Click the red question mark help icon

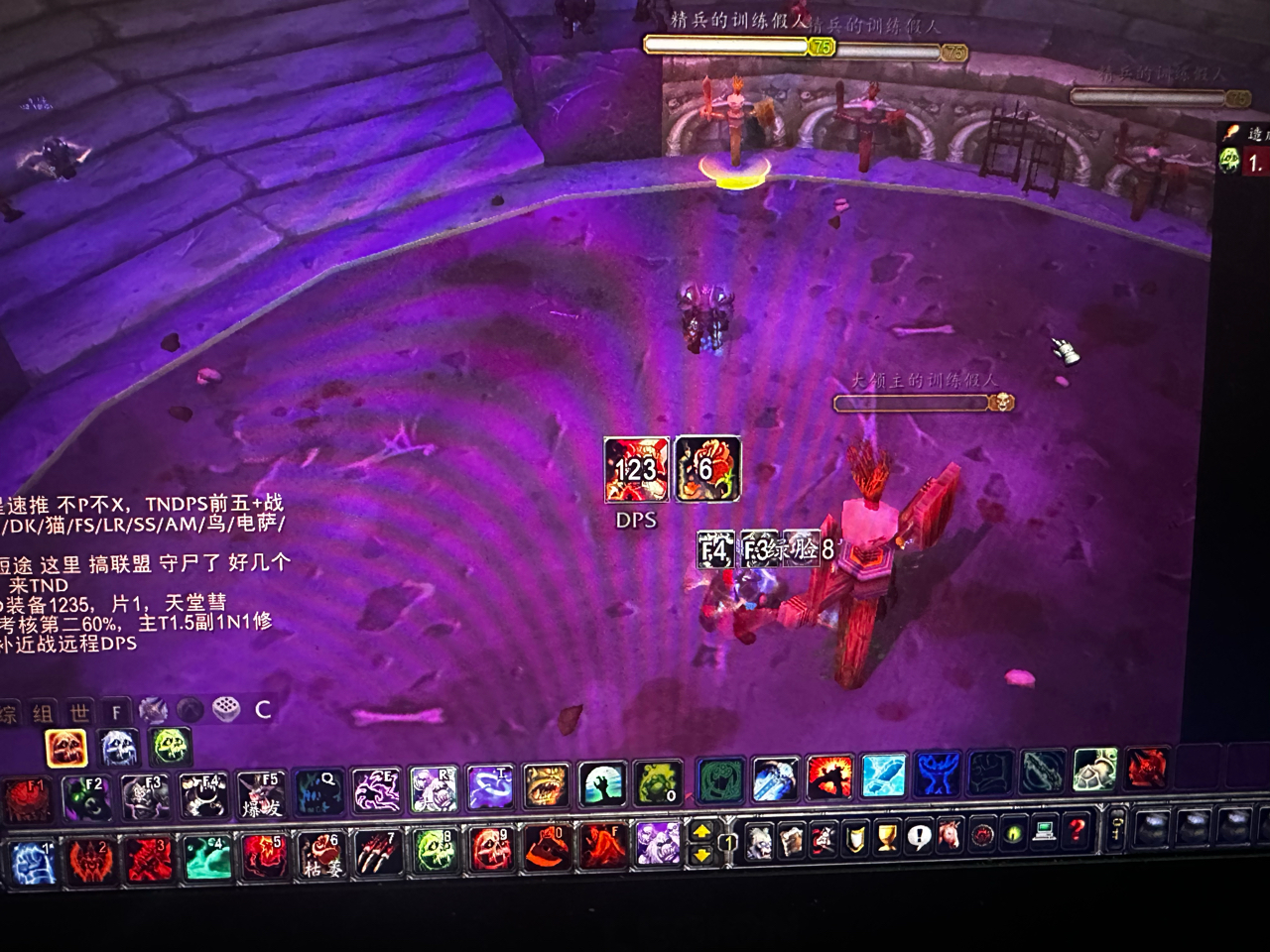tap(1078, 842)
